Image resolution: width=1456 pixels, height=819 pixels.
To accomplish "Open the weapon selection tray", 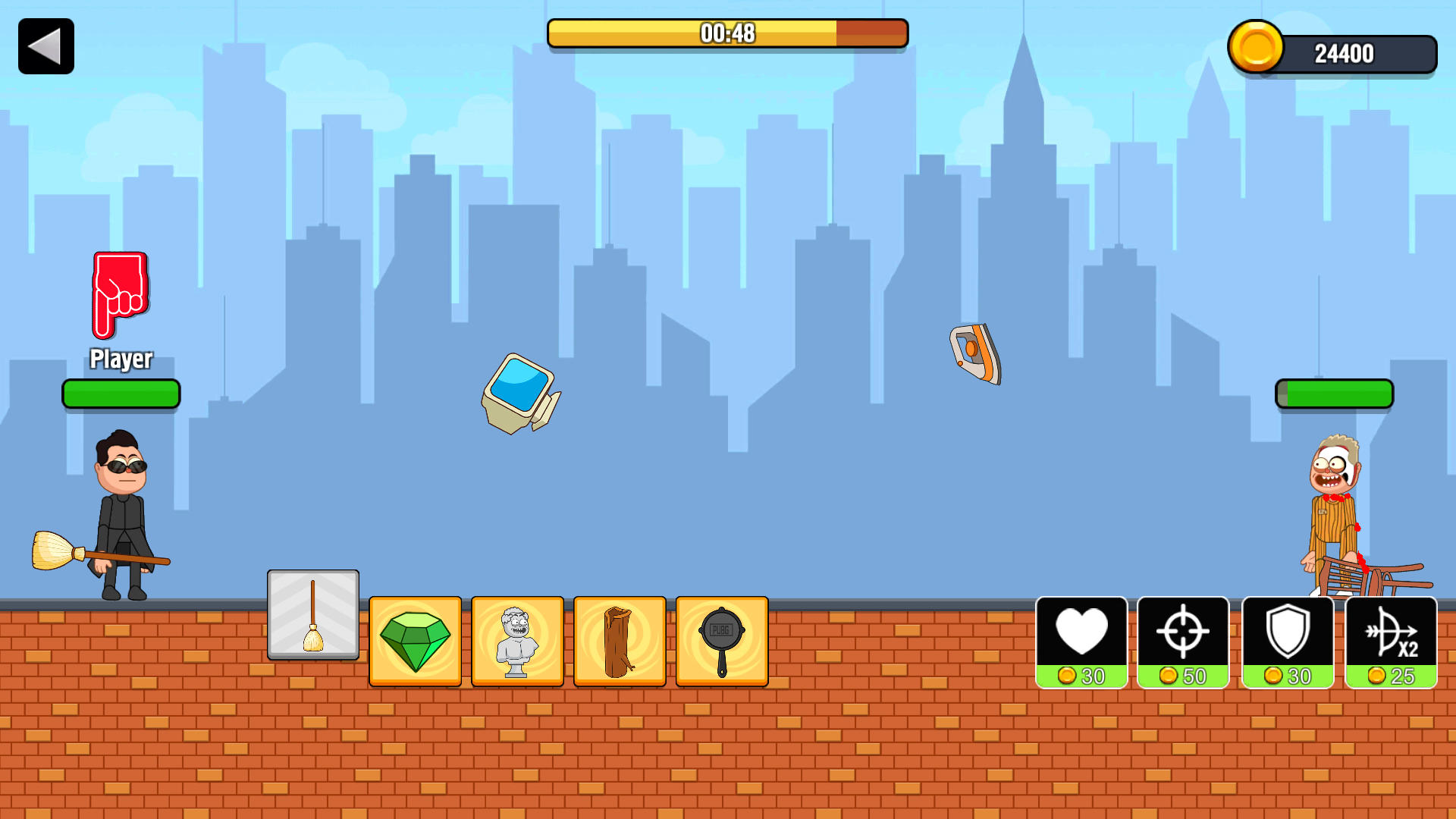I will (x=569, y=641).
